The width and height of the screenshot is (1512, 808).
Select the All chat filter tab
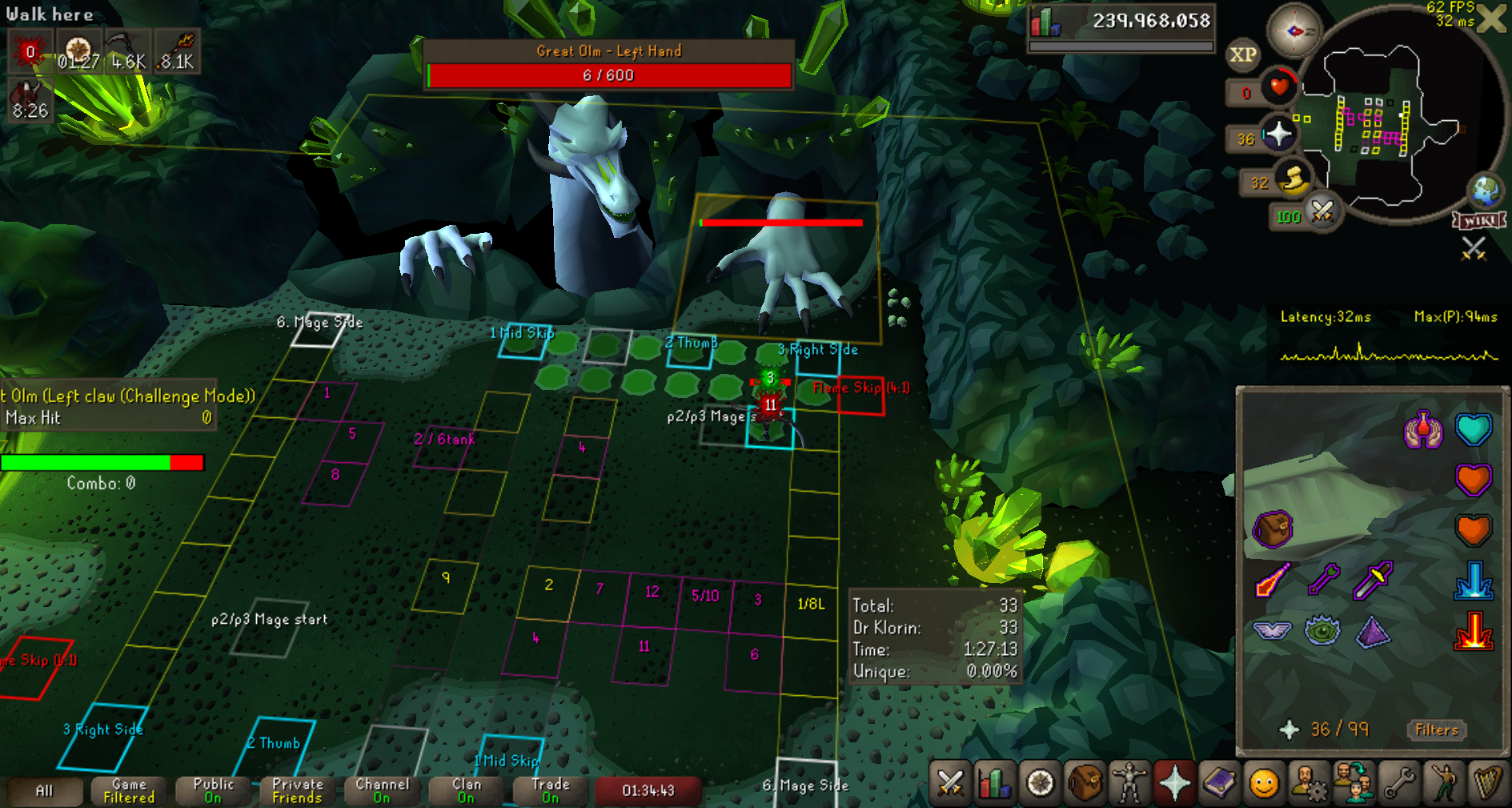click(x=44, y=791)
